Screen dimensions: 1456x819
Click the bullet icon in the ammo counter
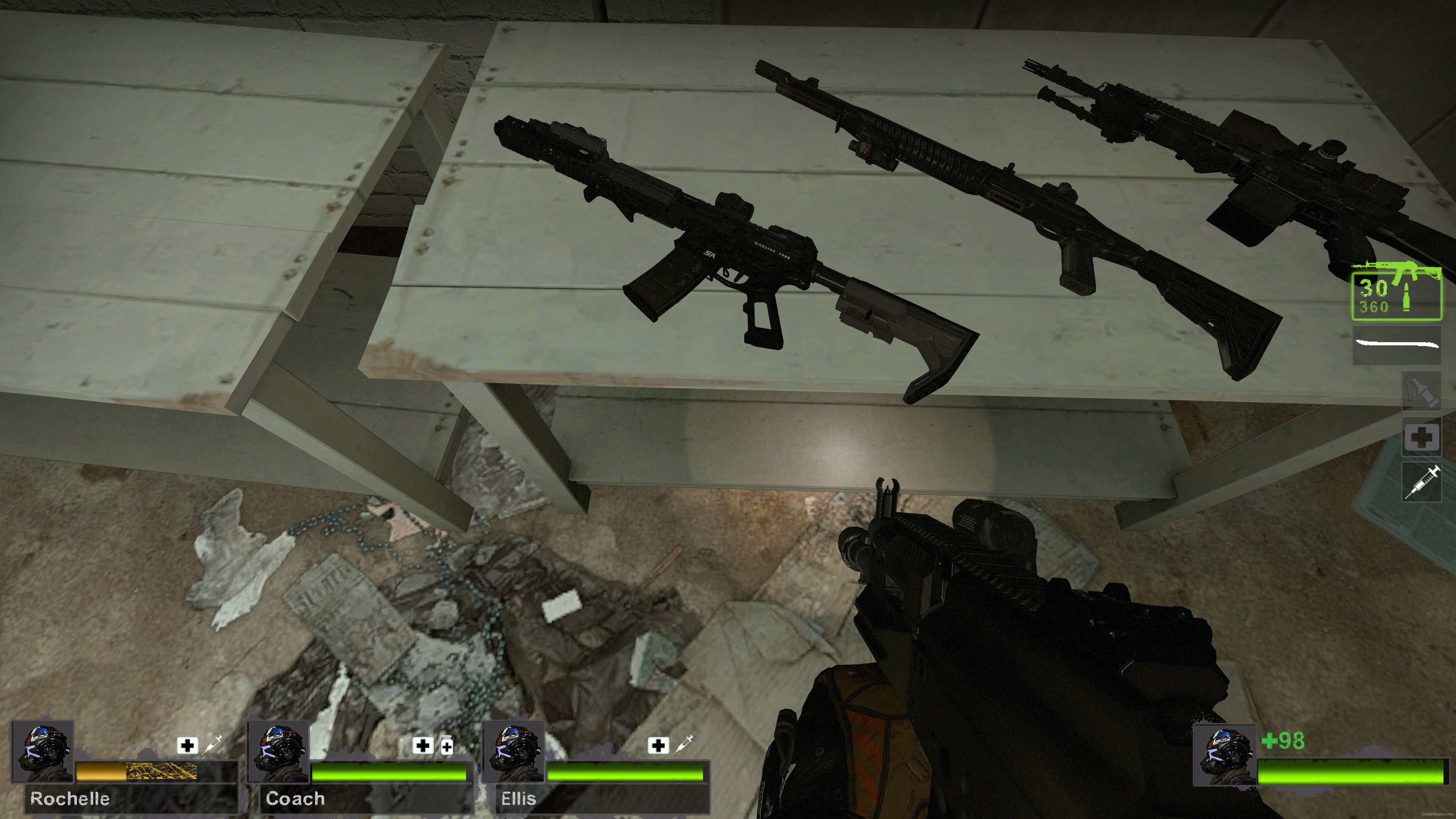1407,297
